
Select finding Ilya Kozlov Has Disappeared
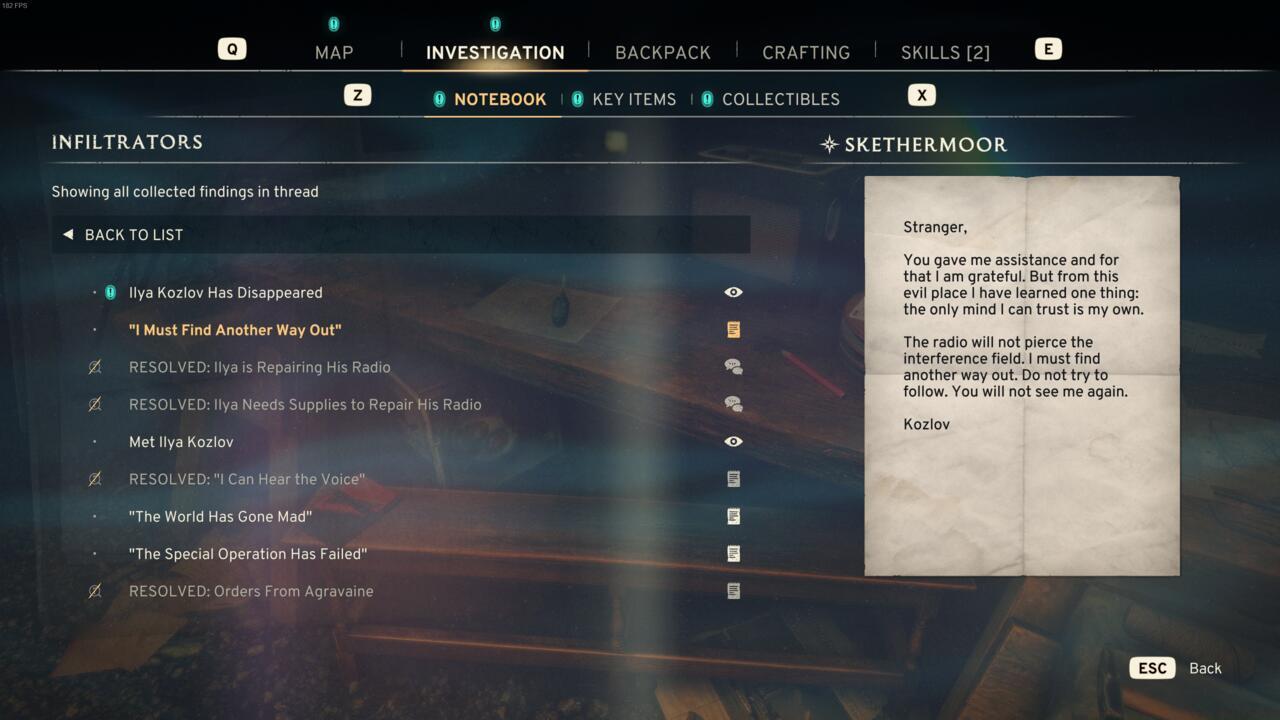[x=225, y=293]
